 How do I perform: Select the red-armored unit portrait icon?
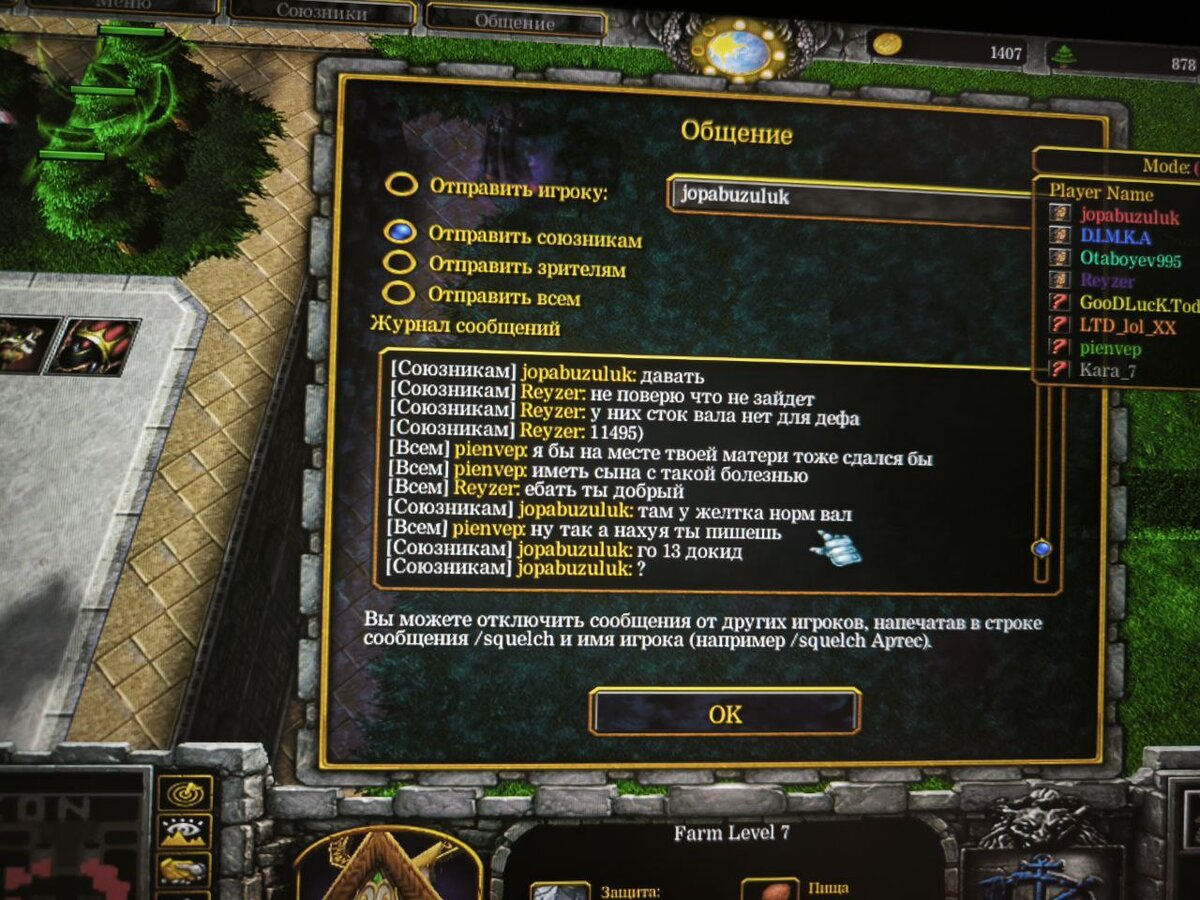pos(95,345)
